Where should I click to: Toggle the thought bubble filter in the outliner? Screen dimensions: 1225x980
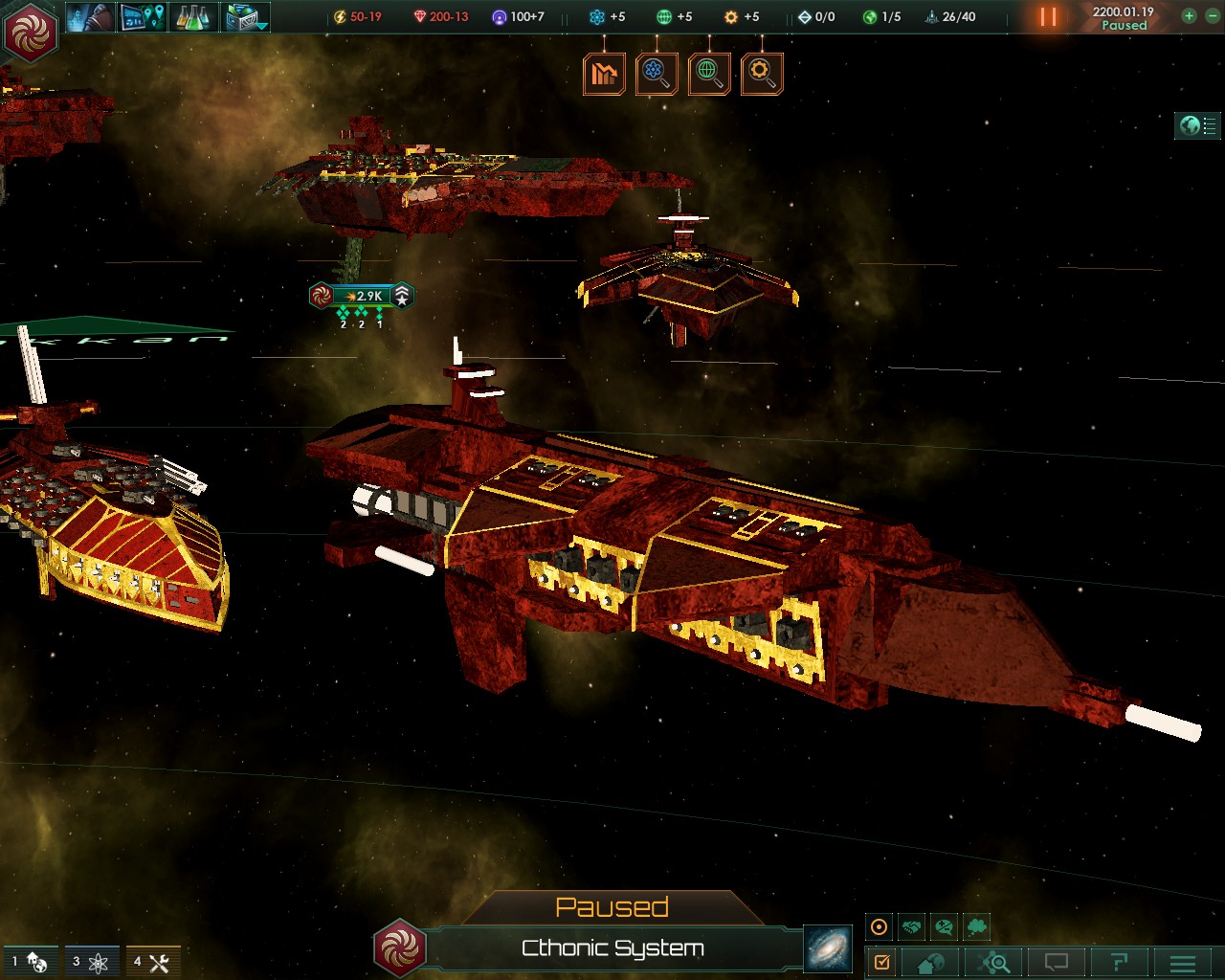click(x=976, y=925)
